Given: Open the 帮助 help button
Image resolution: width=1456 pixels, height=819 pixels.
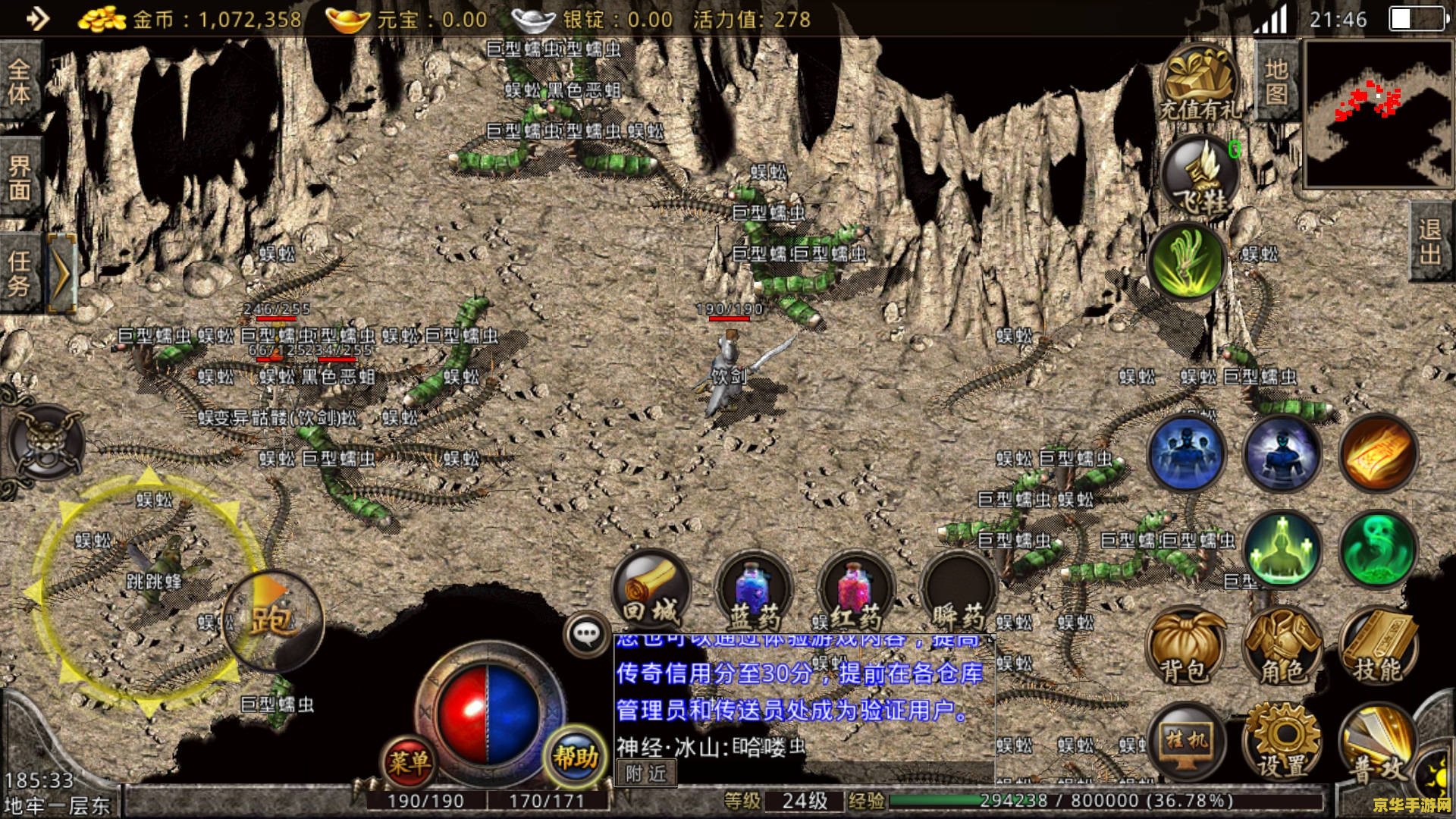Looking at the screenshot, I should point(575,757).
